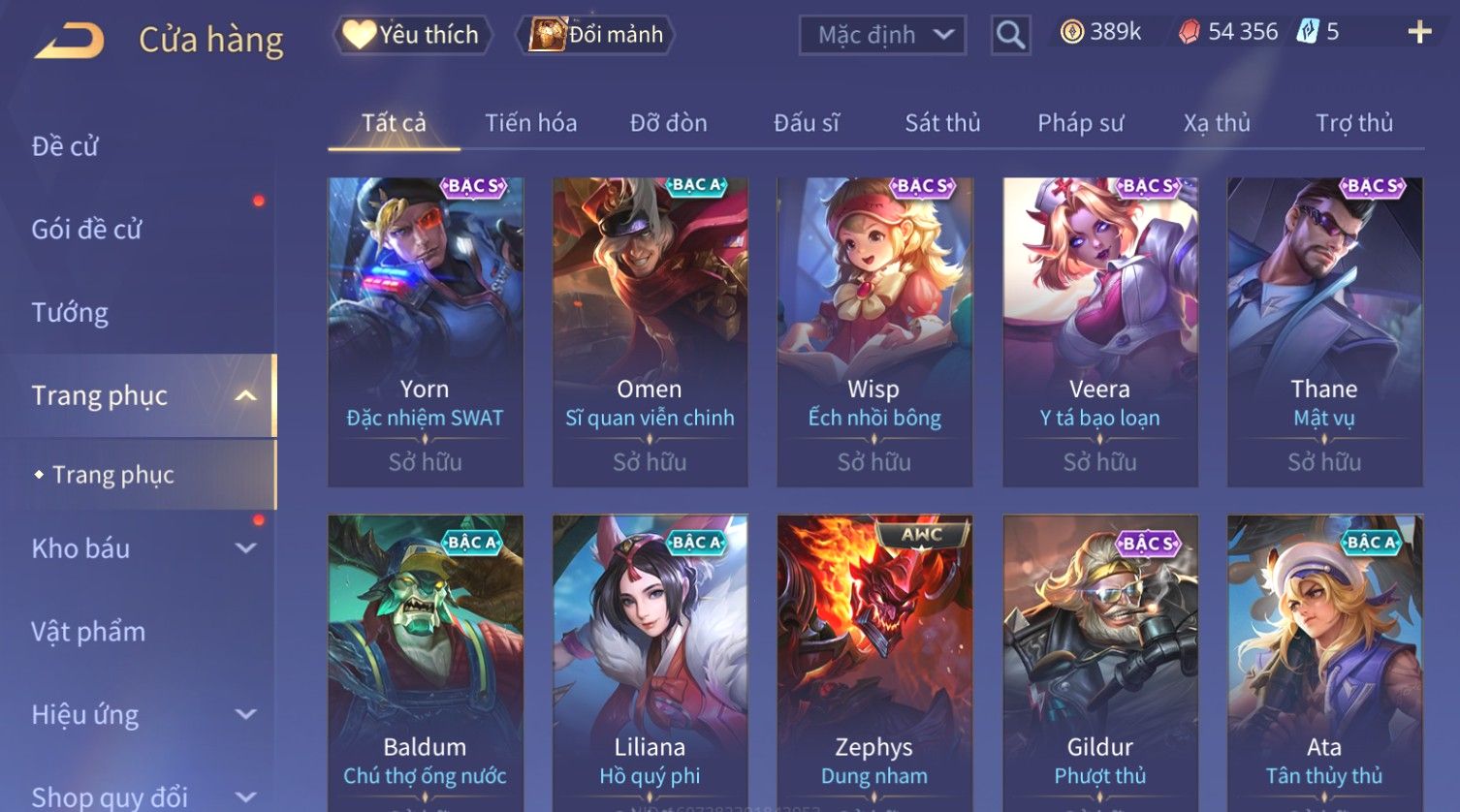1460x812 pixels.
Task: Select the Veera Y tá bạo loạn skin
Action: coord(1099,329)
